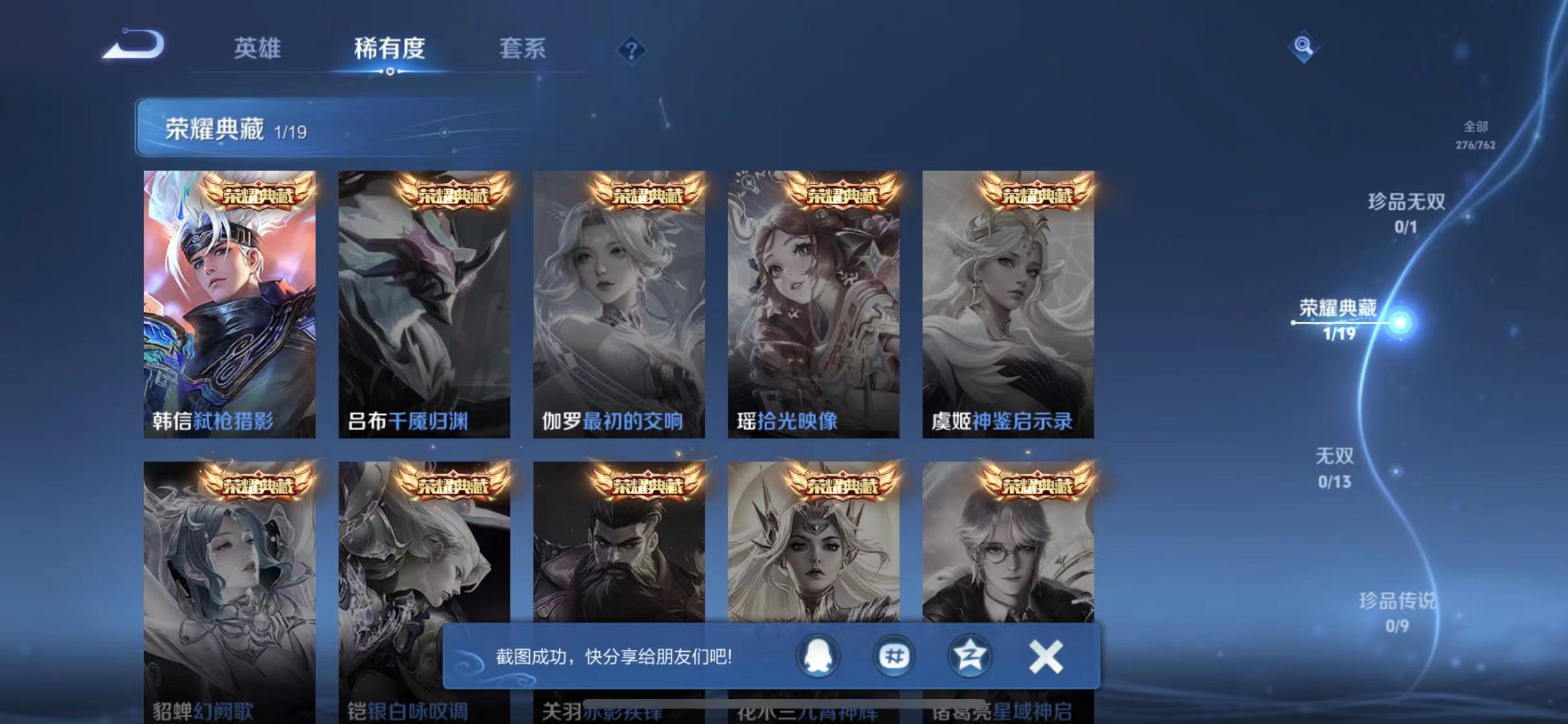Open the 吕布千魔归渊 skin card
This screenshot has width=1568, height=724.
pos(425,302)
